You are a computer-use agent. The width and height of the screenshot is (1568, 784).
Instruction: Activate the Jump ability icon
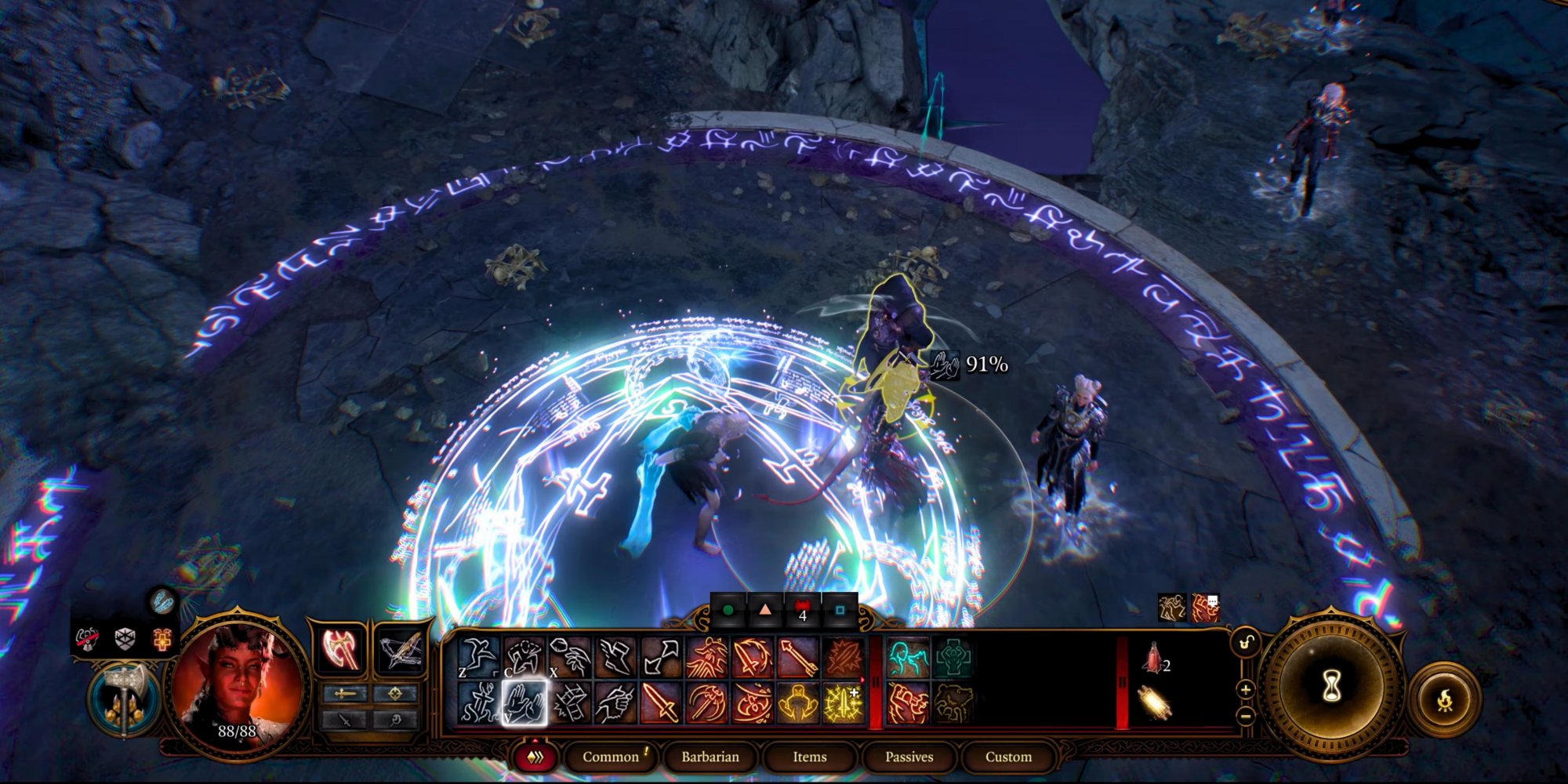(x=478, y=657)
